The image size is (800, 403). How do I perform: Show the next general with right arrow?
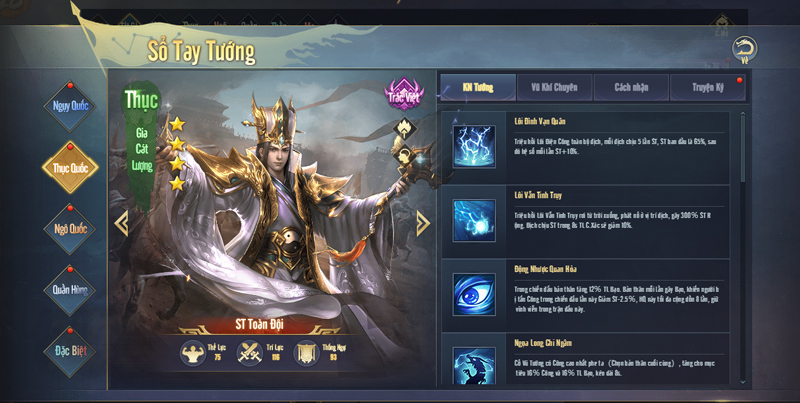422,223
